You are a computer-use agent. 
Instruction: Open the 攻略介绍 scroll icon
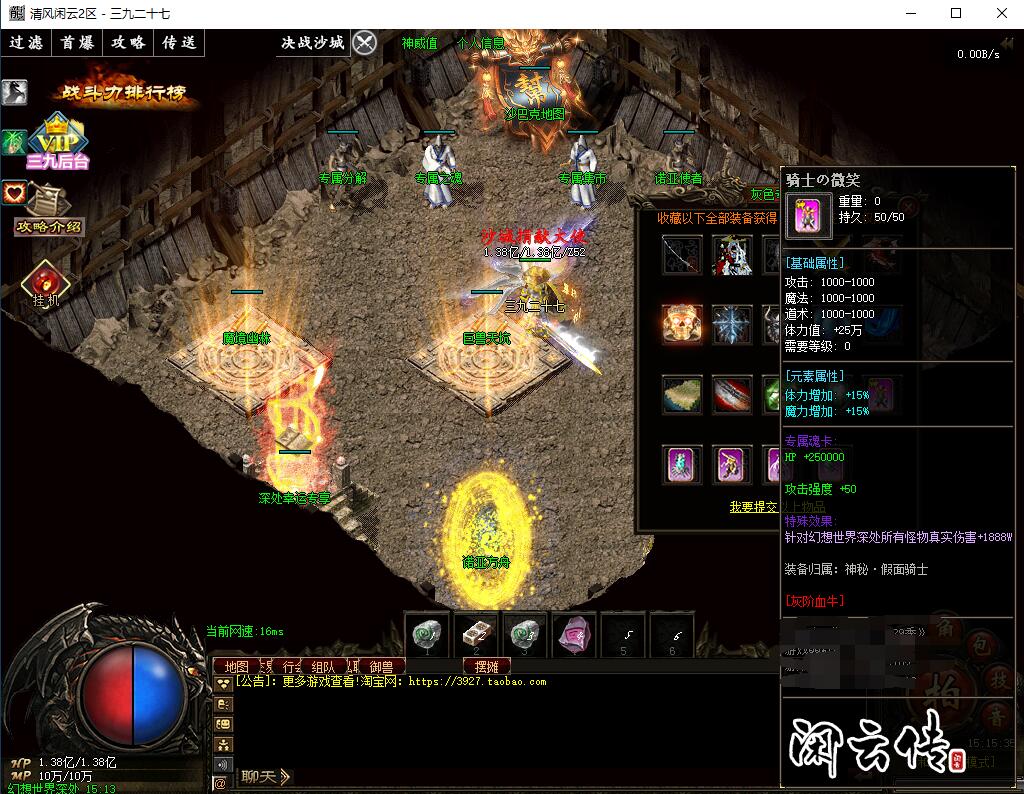click(48, 211)
